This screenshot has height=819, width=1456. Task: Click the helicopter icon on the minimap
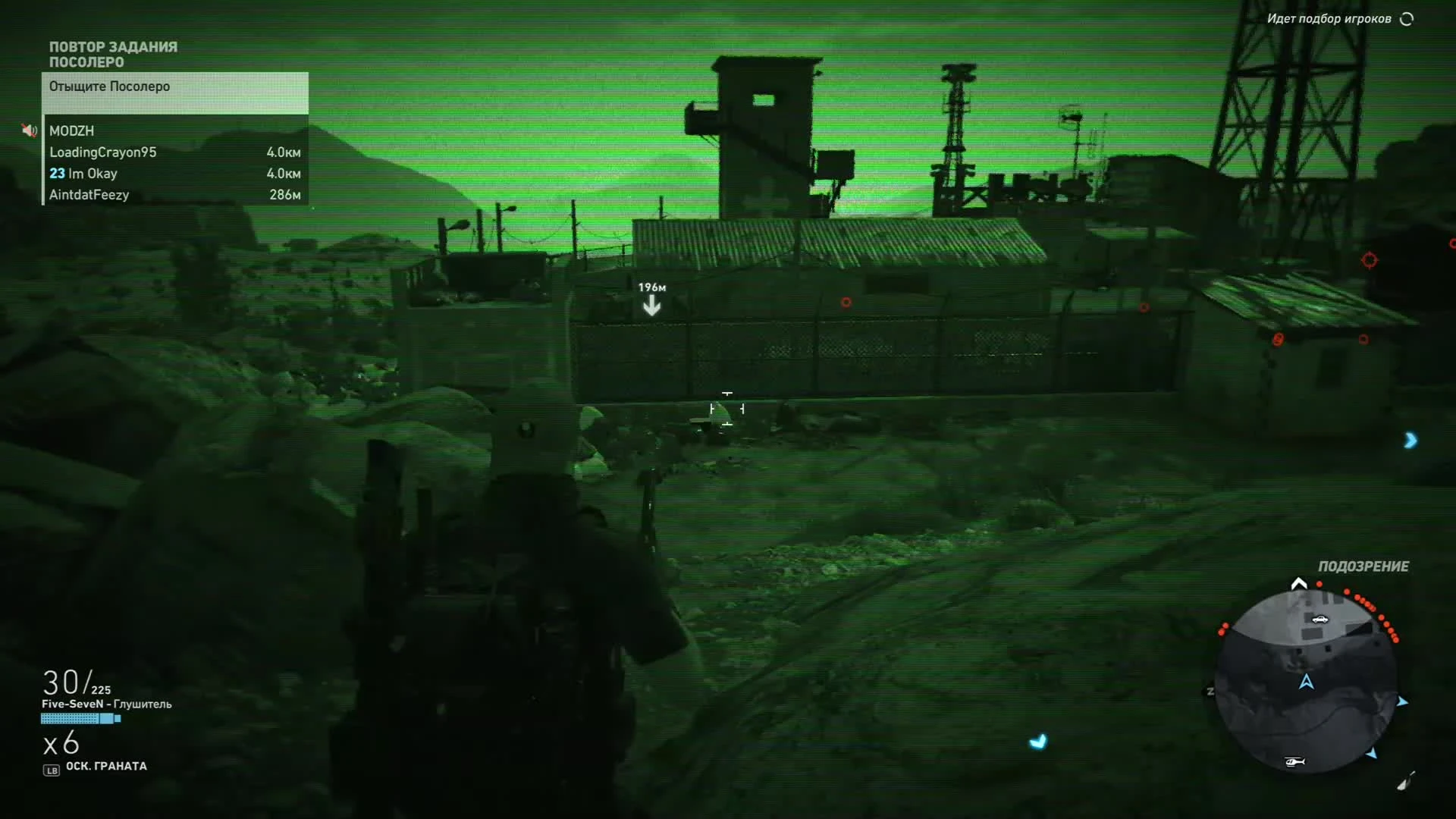click(1294, 762)
